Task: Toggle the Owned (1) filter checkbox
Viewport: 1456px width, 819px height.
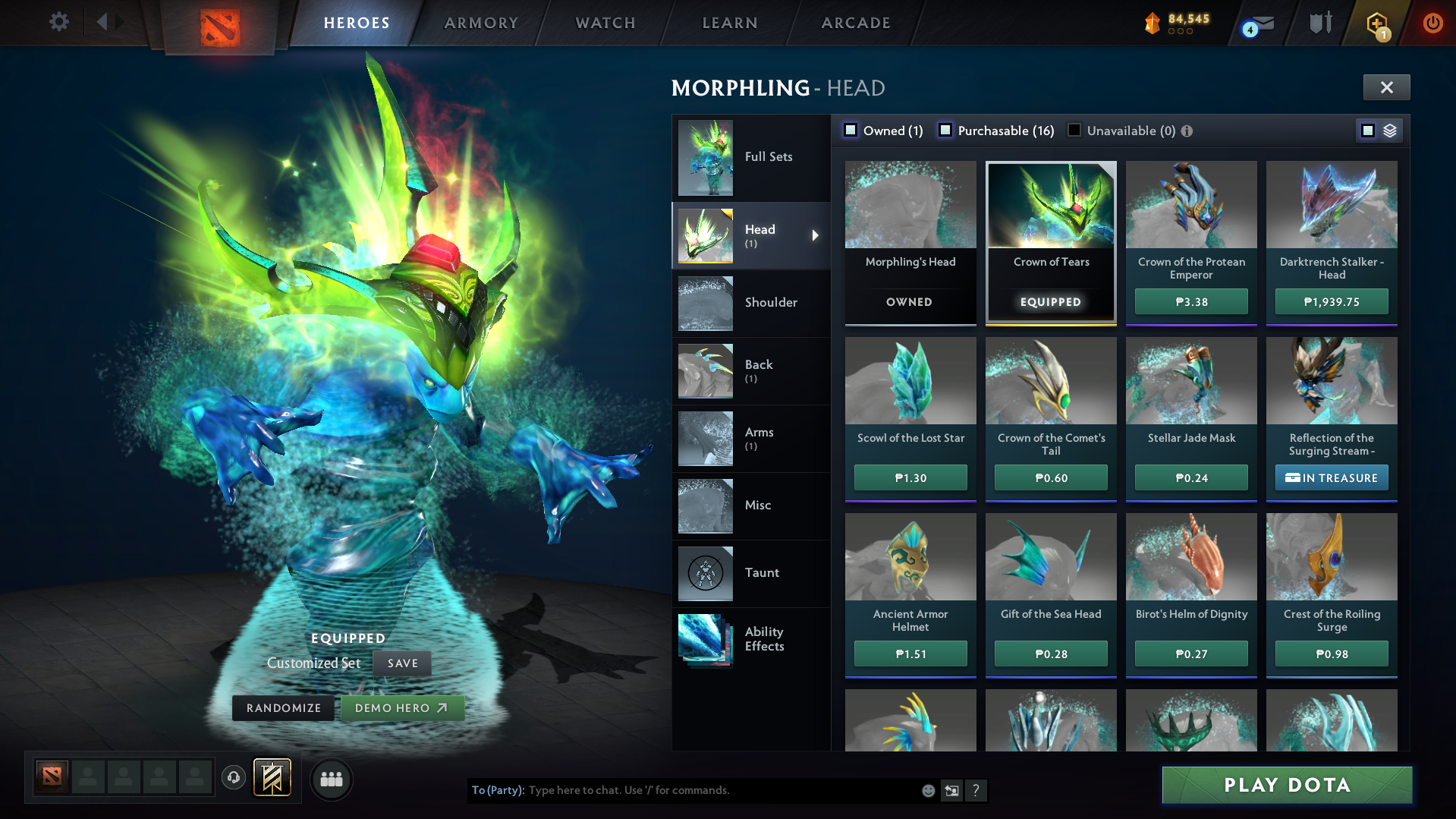Action: coord(851,130)
